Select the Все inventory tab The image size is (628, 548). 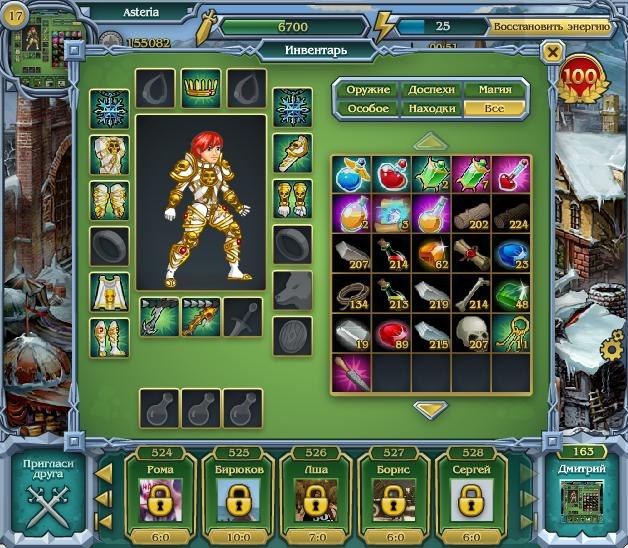click(495, 108)
